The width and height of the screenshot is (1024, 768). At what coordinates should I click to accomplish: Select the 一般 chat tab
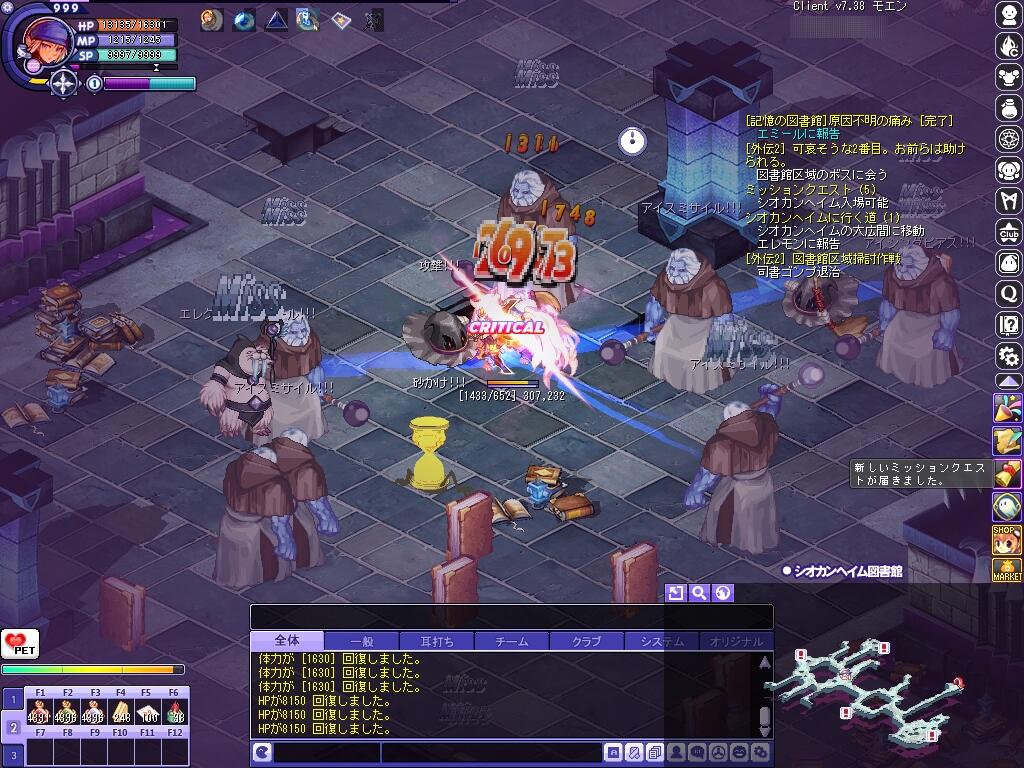361,641
